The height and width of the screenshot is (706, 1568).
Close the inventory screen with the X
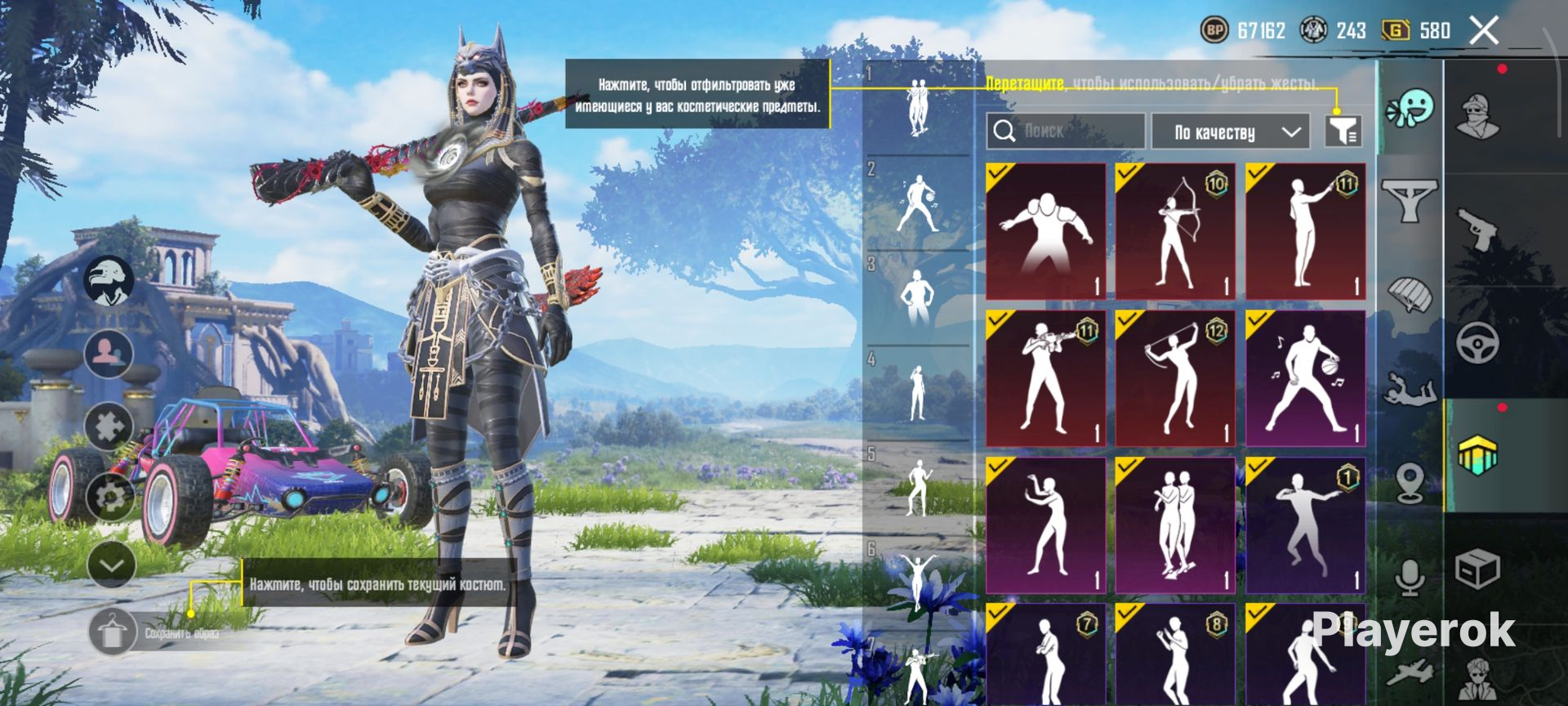(x=1484, y=31)
